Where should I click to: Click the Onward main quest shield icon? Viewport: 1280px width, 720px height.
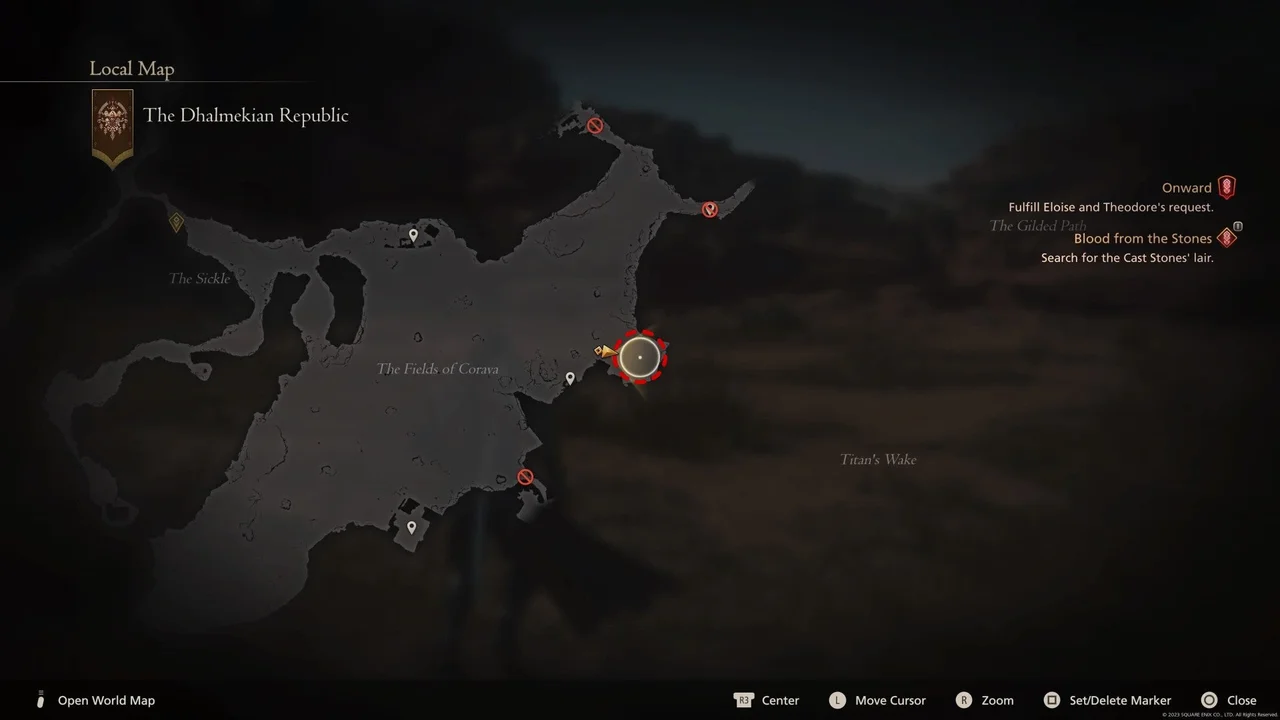click(x=1226, y=186)
